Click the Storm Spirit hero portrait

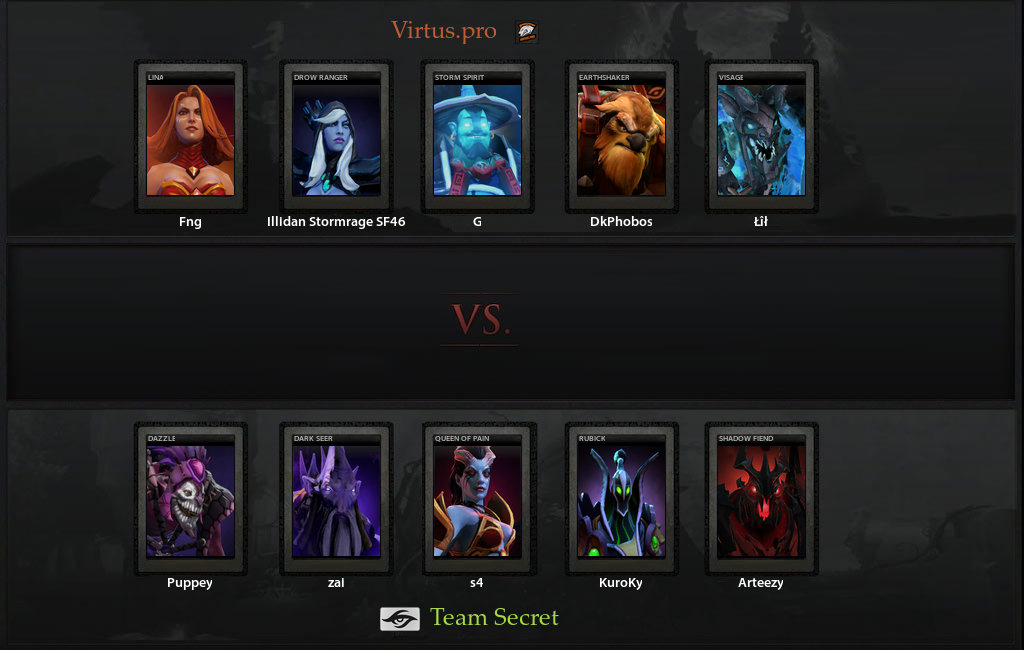(477, 137)
